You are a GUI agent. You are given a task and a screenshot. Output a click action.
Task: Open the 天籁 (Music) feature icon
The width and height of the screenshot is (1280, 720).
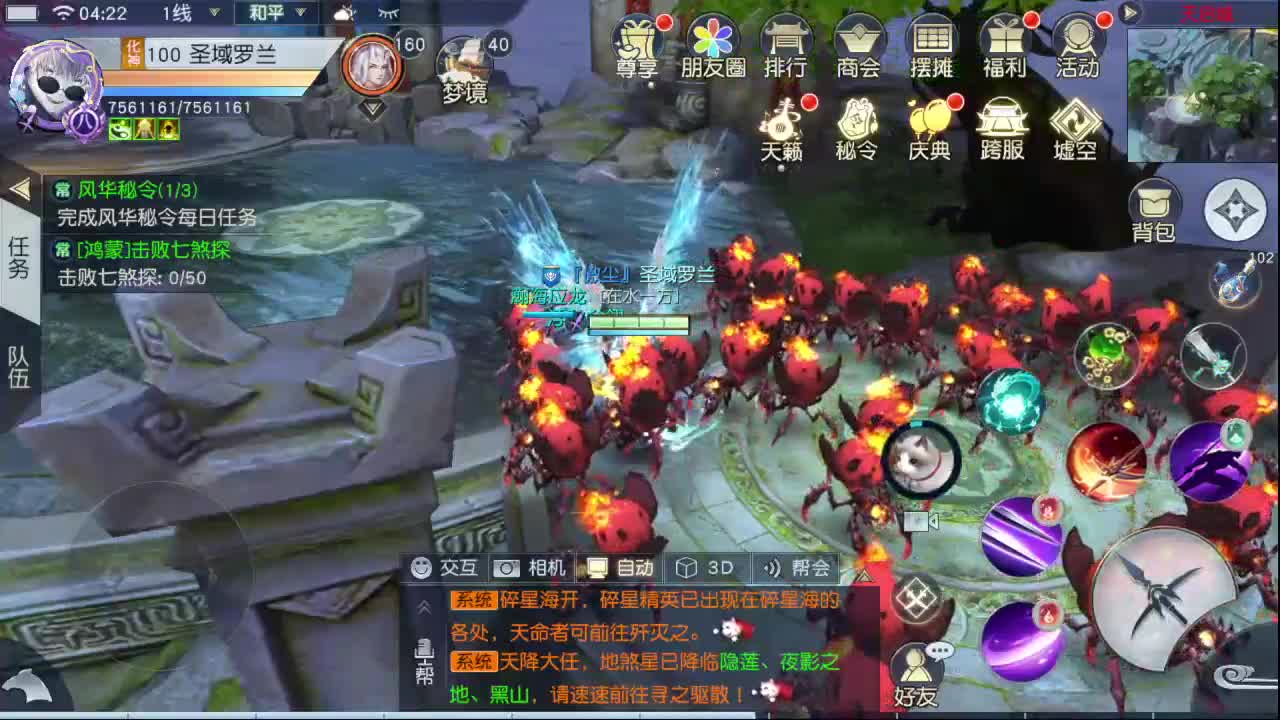tap(783, 128)
